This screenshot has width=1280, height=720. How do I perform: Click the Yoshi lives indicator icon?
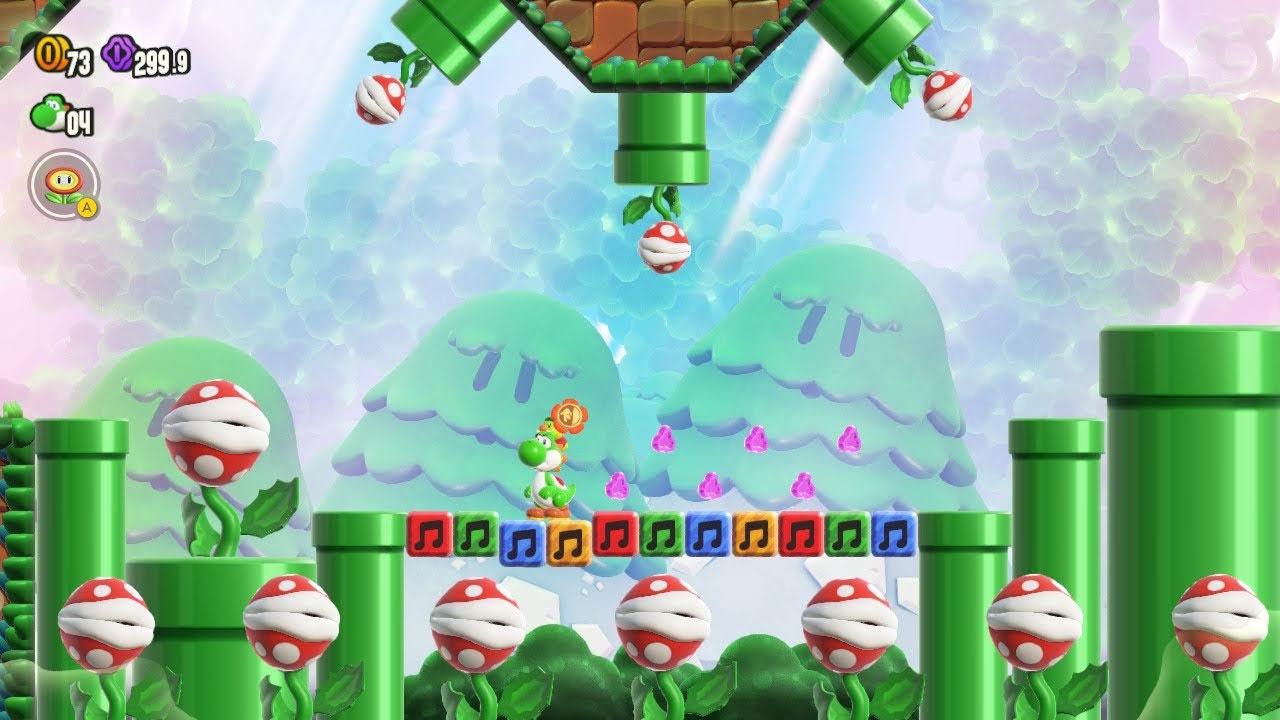tap(48, 114)
